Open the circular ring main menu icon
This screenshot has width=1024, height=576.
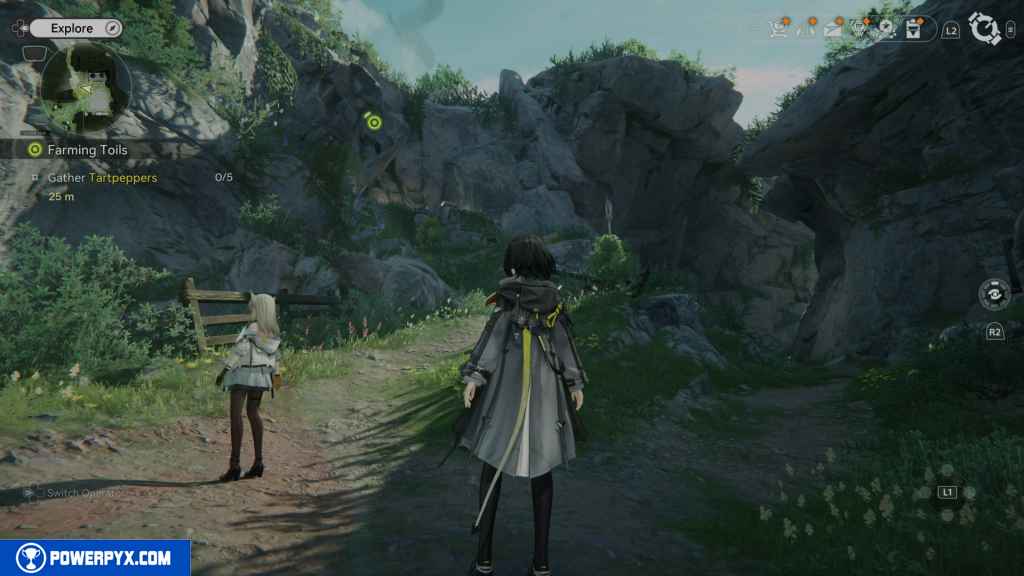tap(985, 29)
